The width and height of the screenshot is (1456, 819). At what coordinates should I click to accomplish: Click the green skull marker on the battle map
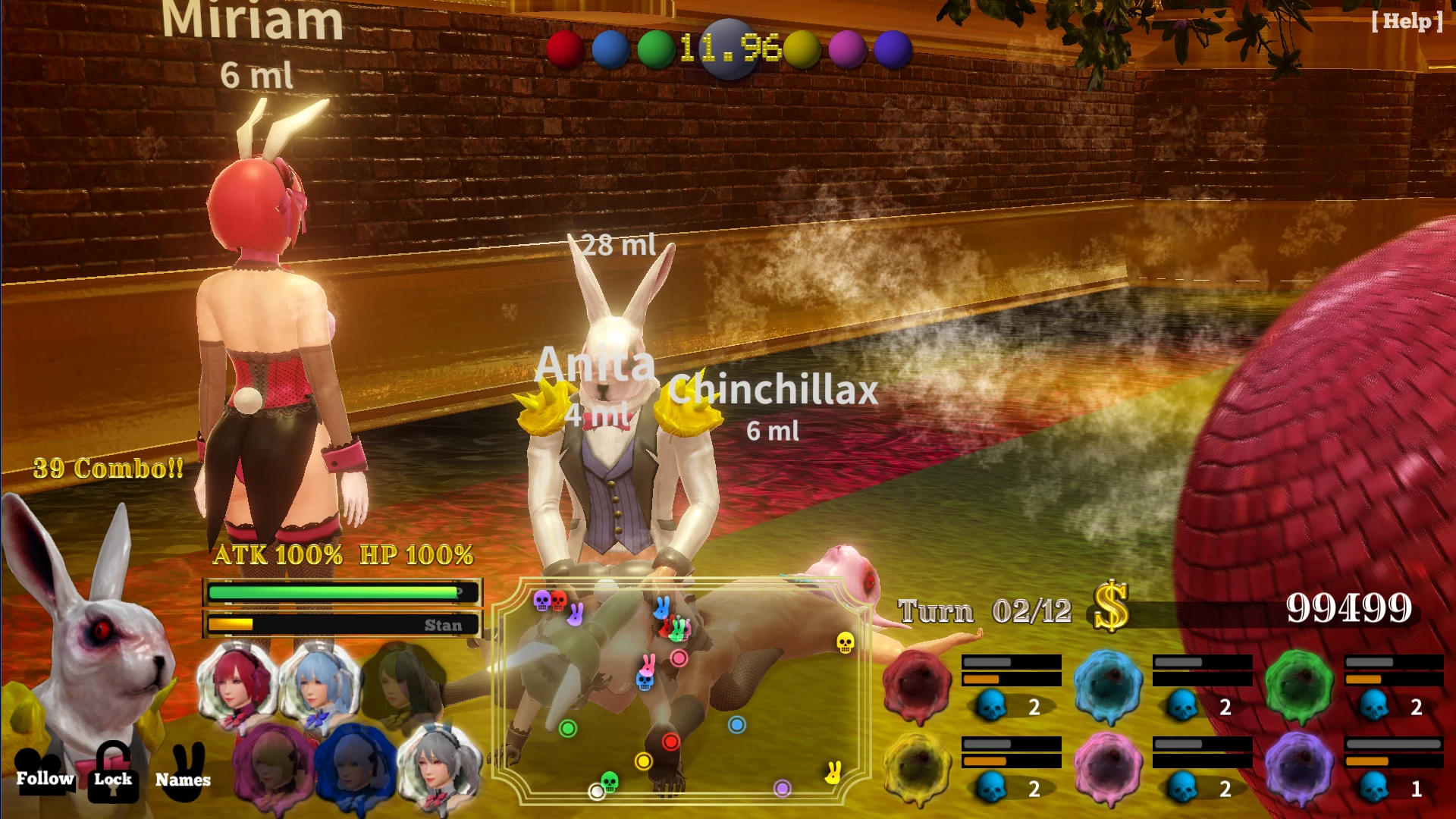point(610,781)
